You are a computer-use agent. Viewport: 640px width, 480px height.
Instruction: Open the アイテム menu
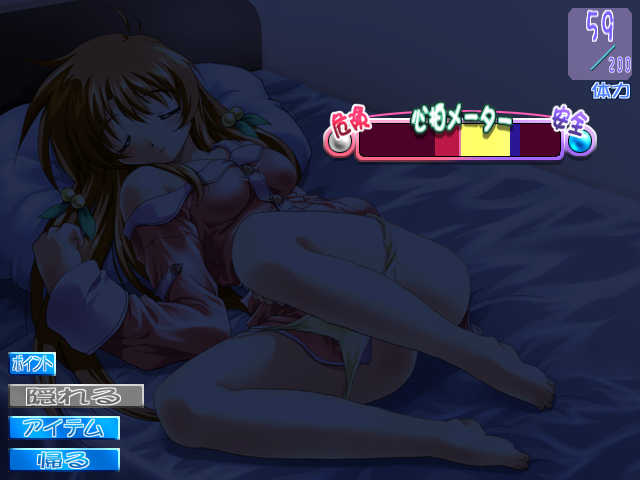pyautogui.click(x=65, y=428)
